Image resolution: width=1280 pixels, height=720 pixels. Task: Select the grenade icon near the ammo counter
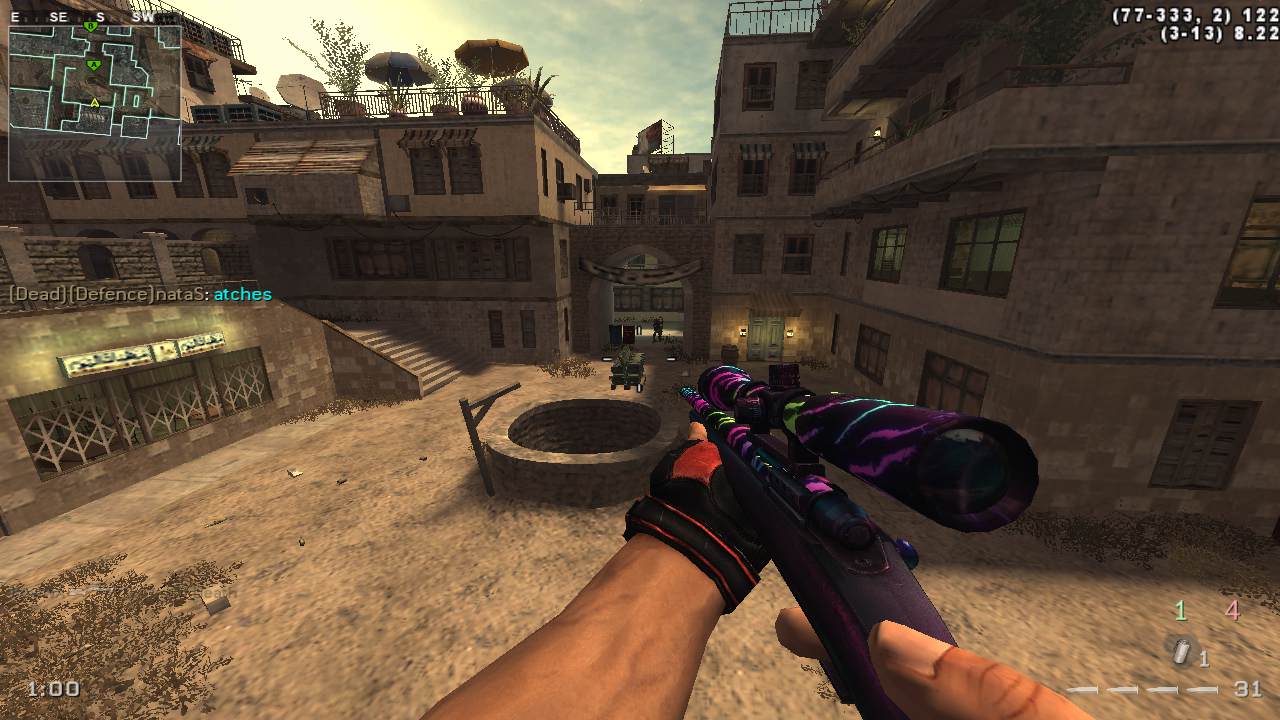(x=1183, y=652)
